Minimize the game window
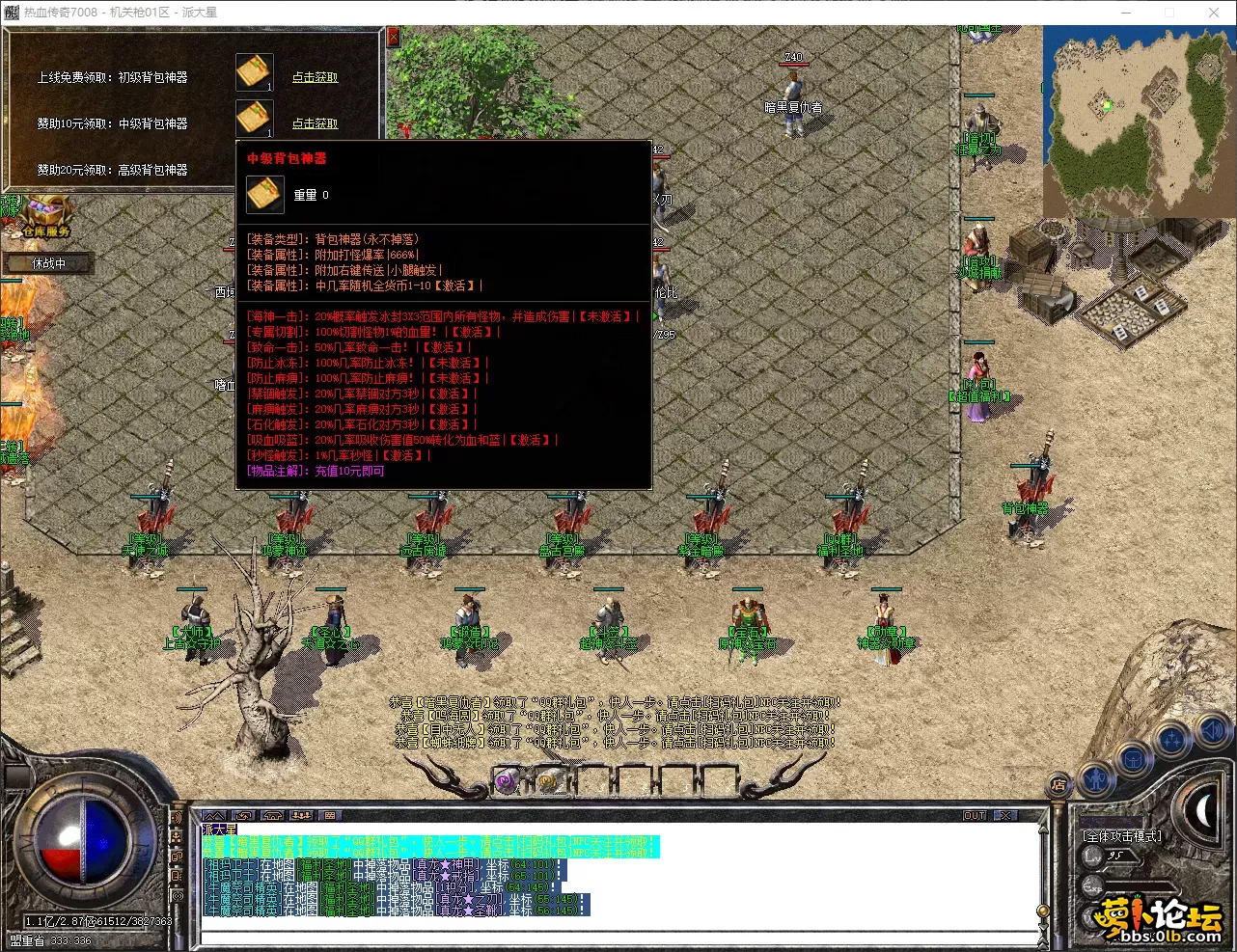 tap(1125, 13)
